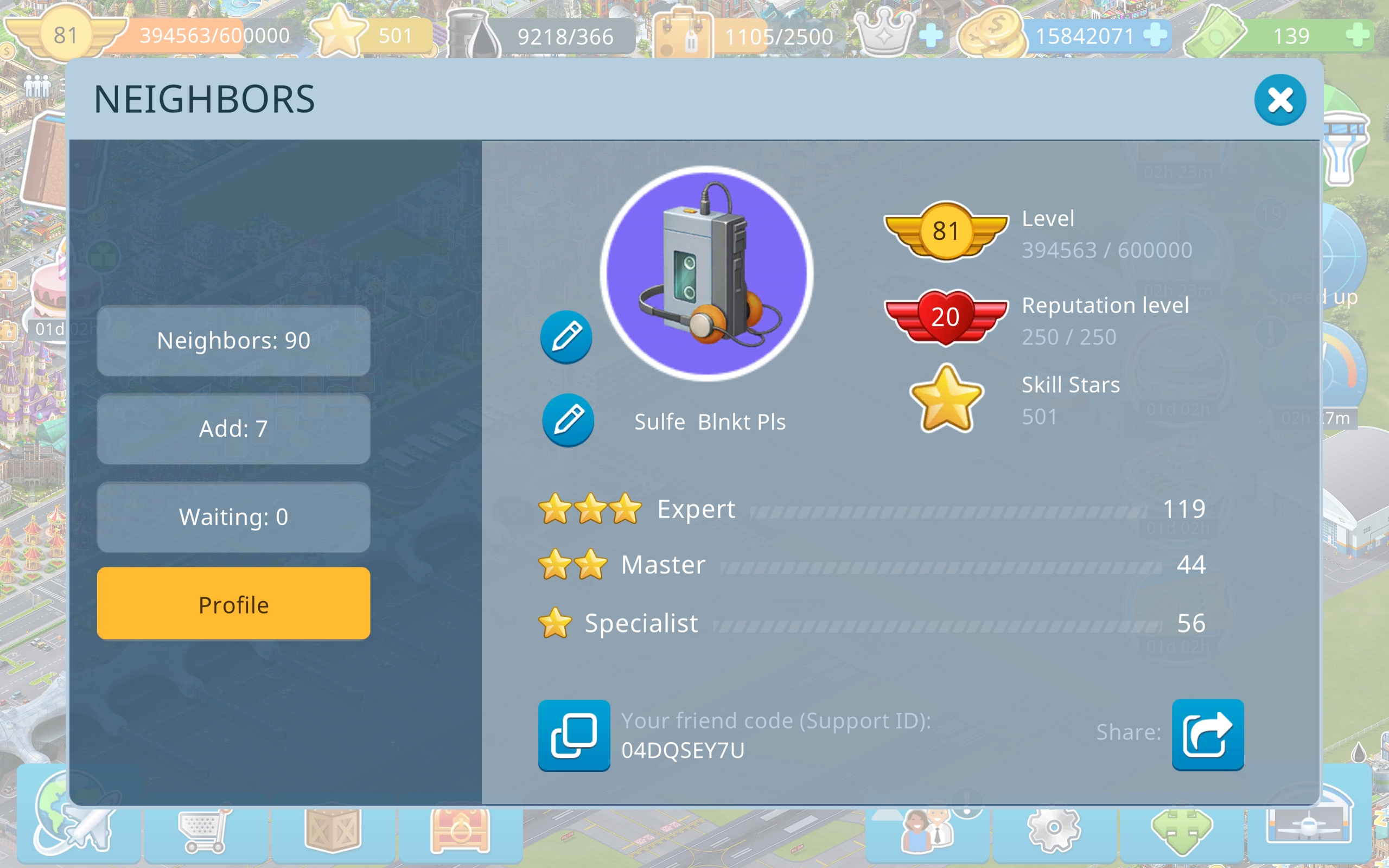Image resolution: width=1389 pixels, height=868 pixels.
Task: Close the Neighbors window
Action: (x=1279, y=100)
